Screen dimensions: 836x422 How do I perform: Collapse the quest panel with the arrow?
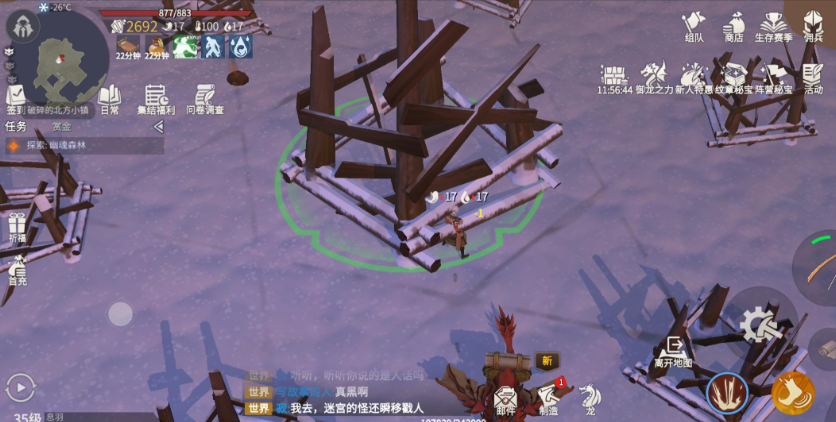(158, 127)
